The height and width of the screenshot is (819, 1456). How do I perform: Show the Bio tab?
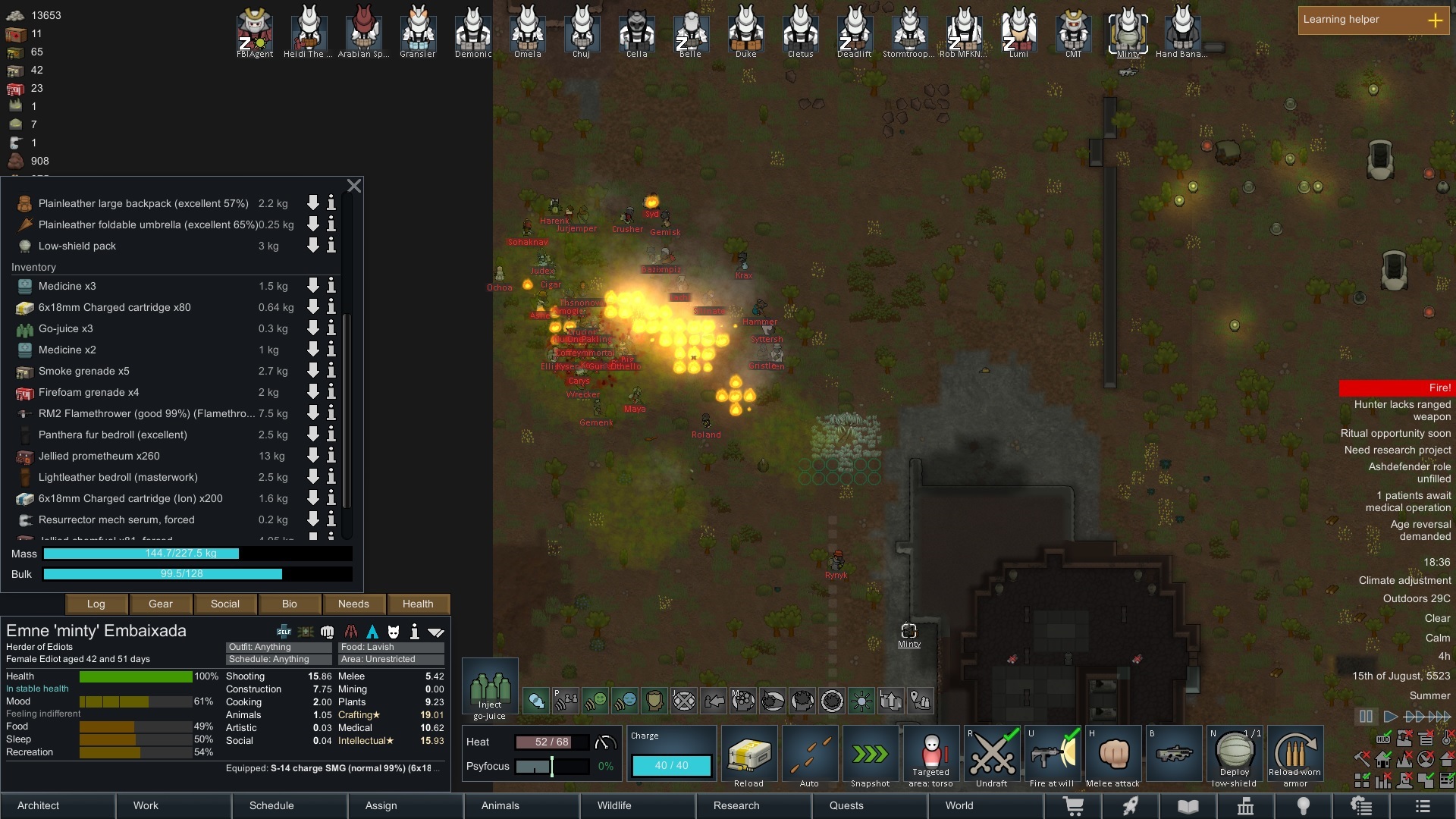point(289,604)
